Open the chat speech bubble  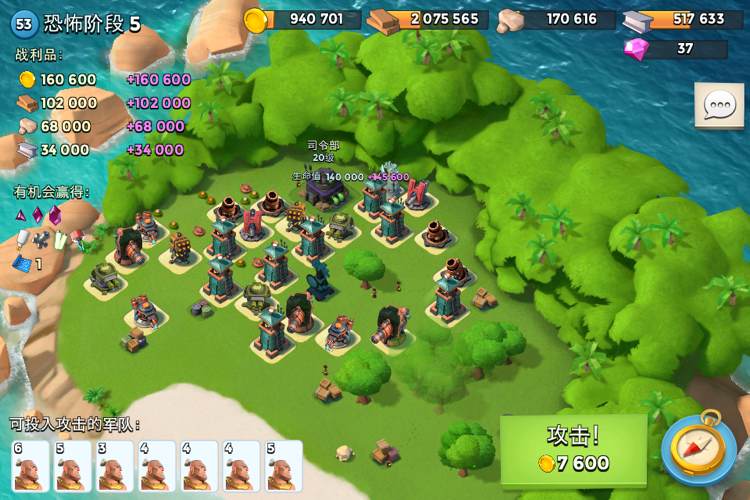pyautogui.click(x=719, y=105)
